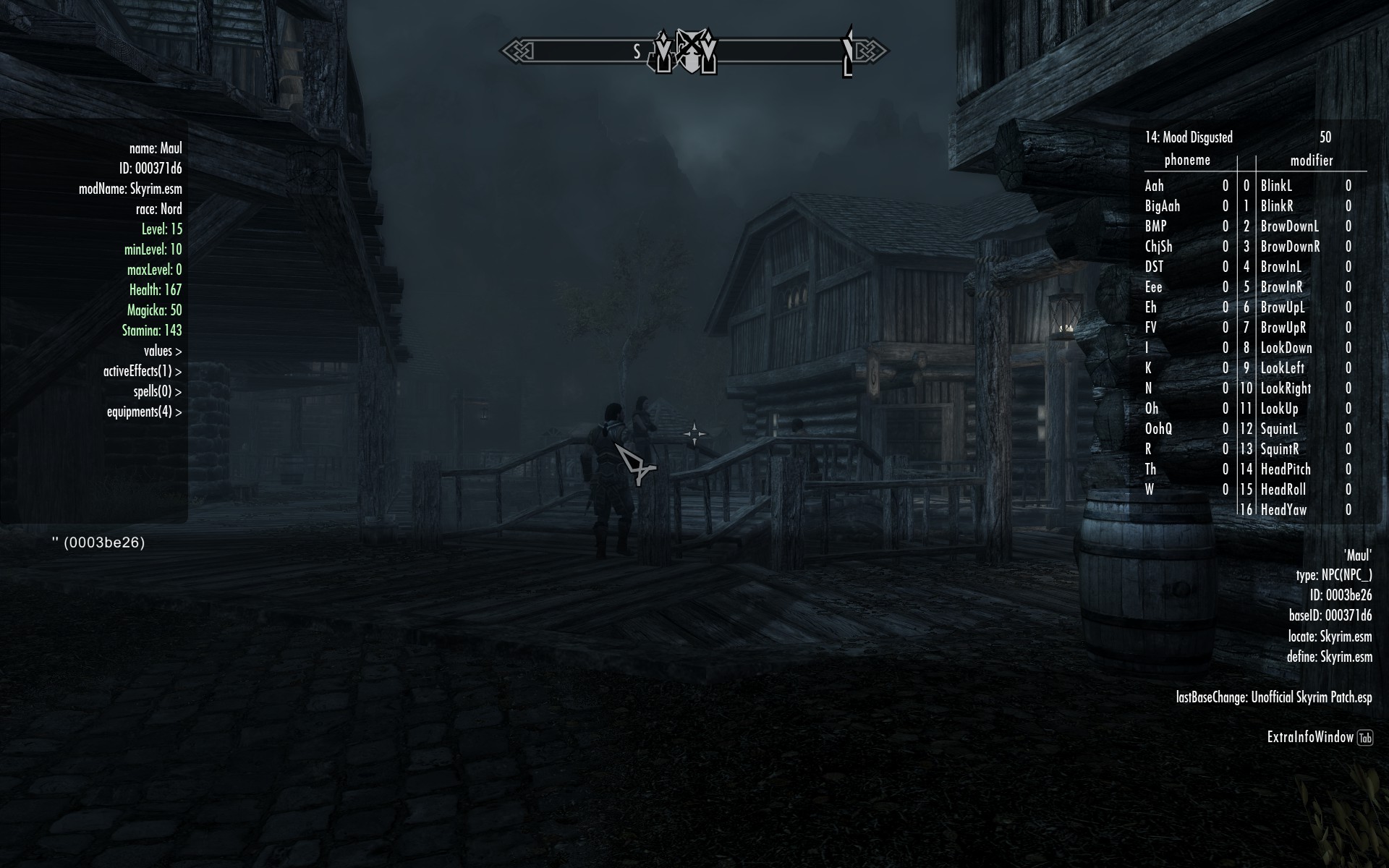1389x868 pixels.
Task: Select the compass direction indicator S
Action: pos(637,51)
